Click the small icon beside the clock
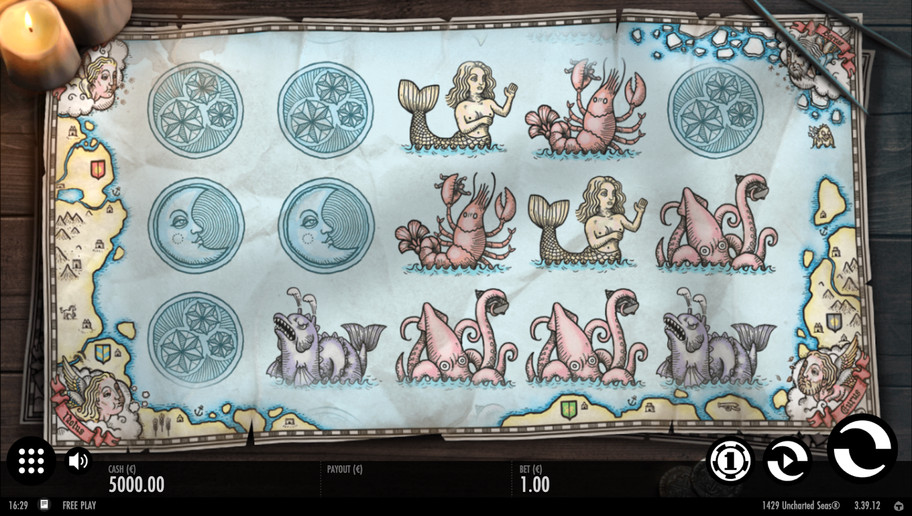912x516 pixels. 44,506
